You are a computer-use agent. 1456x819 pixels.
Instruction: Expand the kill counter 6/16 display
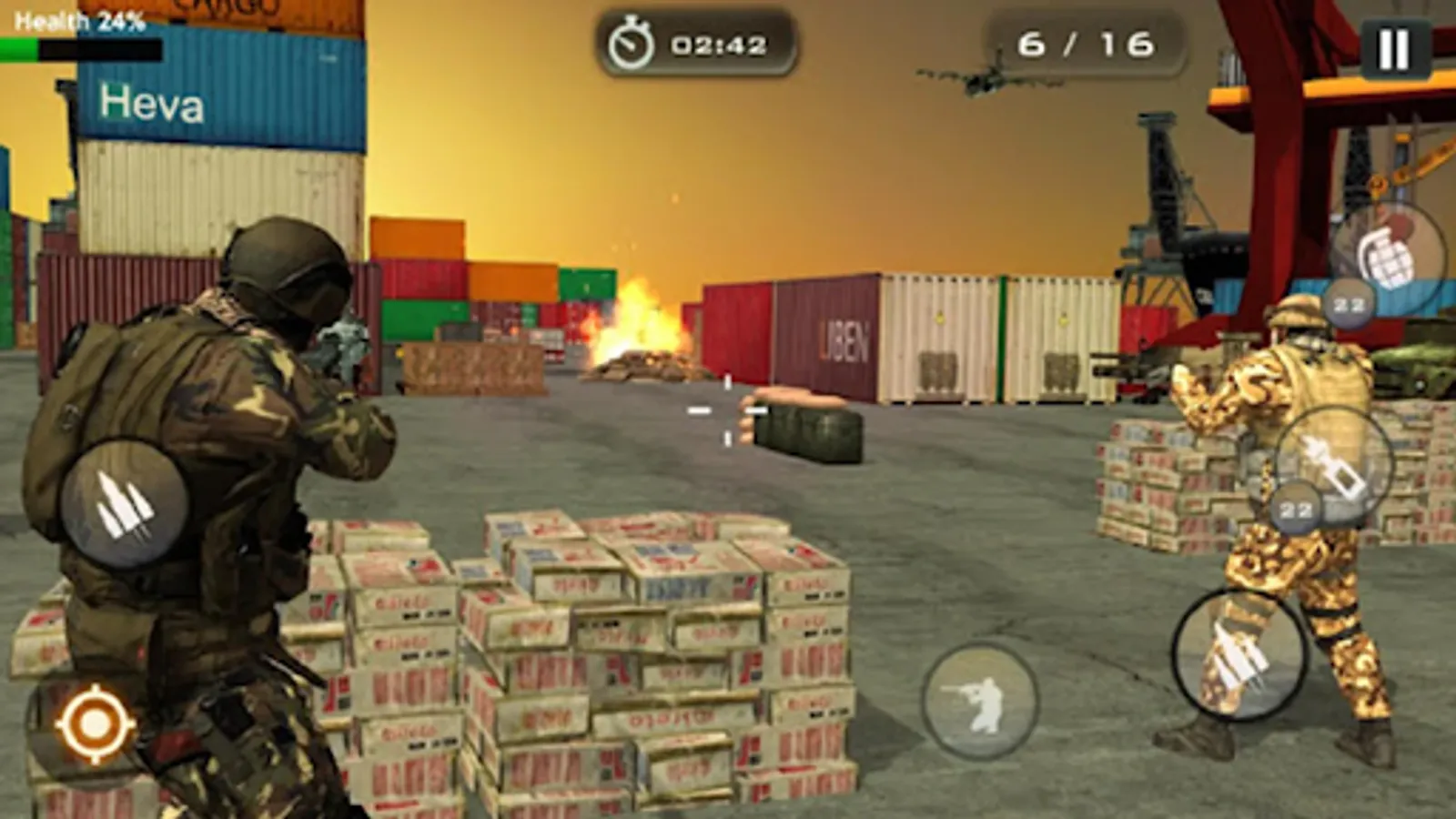tap(1086, 41)
